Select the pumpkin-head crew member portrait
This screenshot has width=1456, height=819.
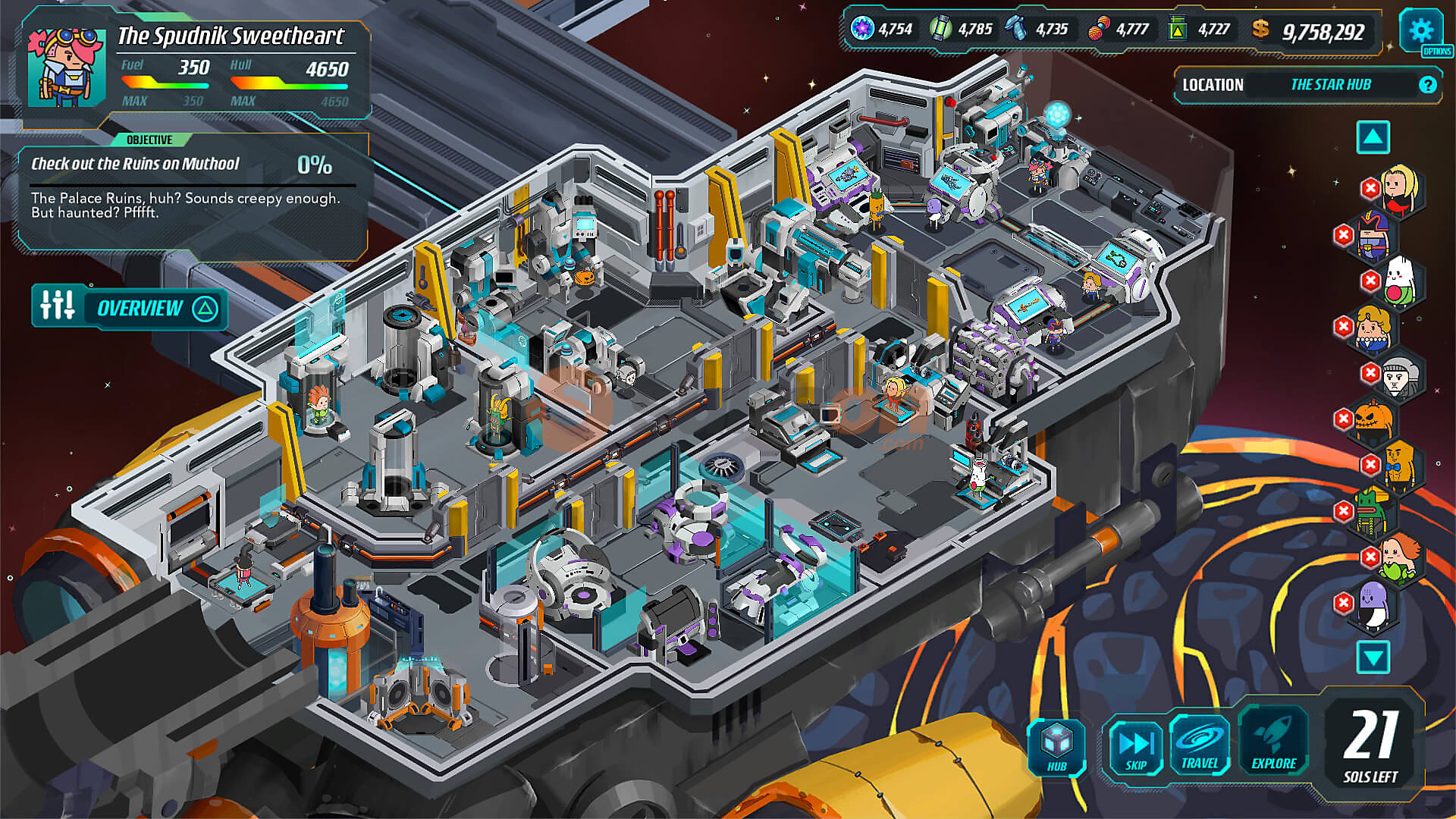tap(1374, 419)
